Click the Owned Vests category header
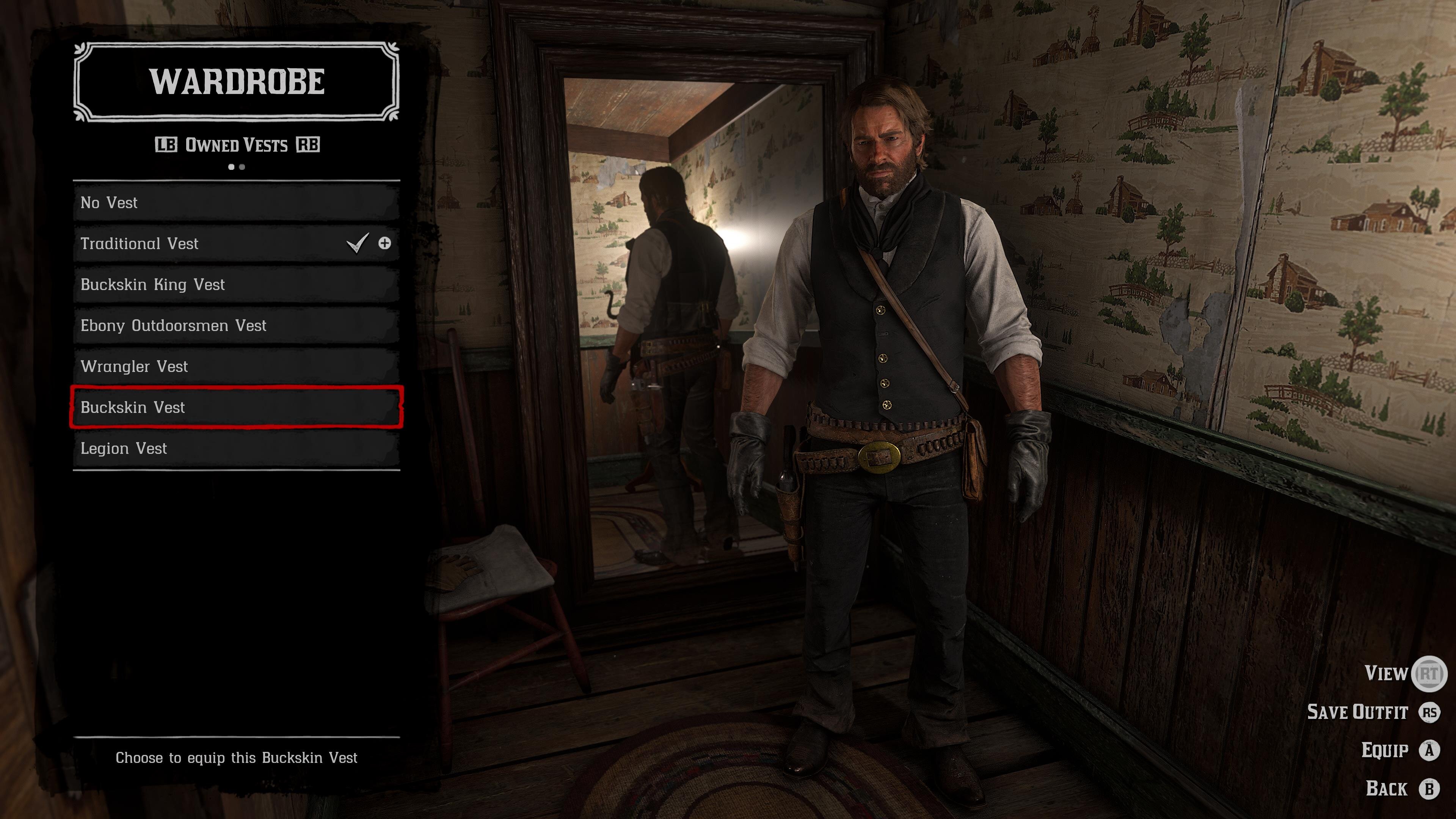1456x819 pixels. [x=236, y=145]
